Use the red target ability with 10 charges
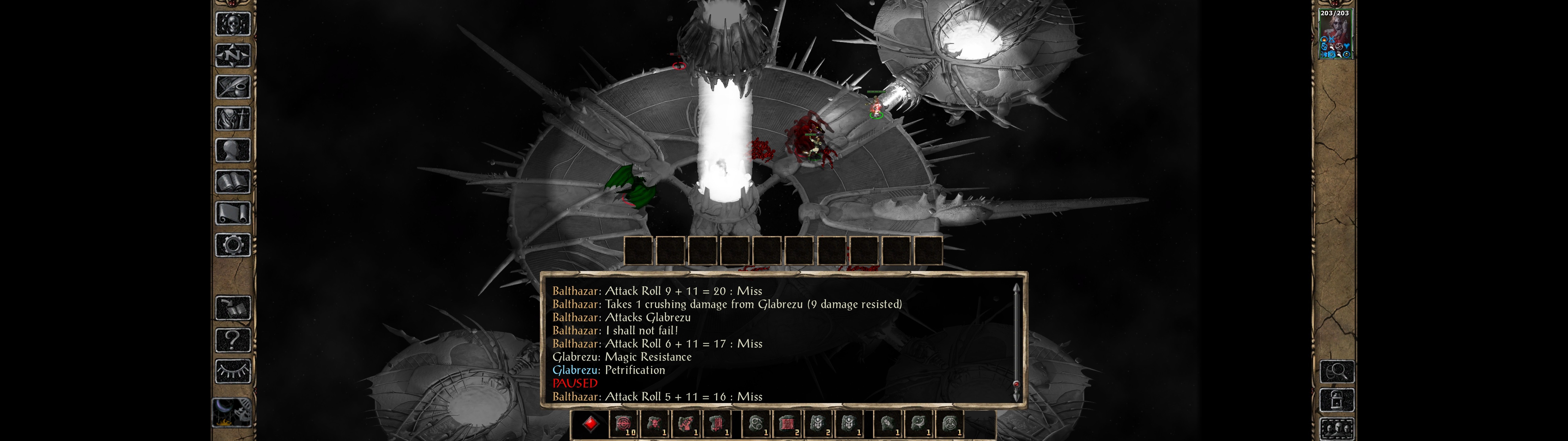Image resolution: width=1568 pixels, height=441 pixels. [623, 423]
